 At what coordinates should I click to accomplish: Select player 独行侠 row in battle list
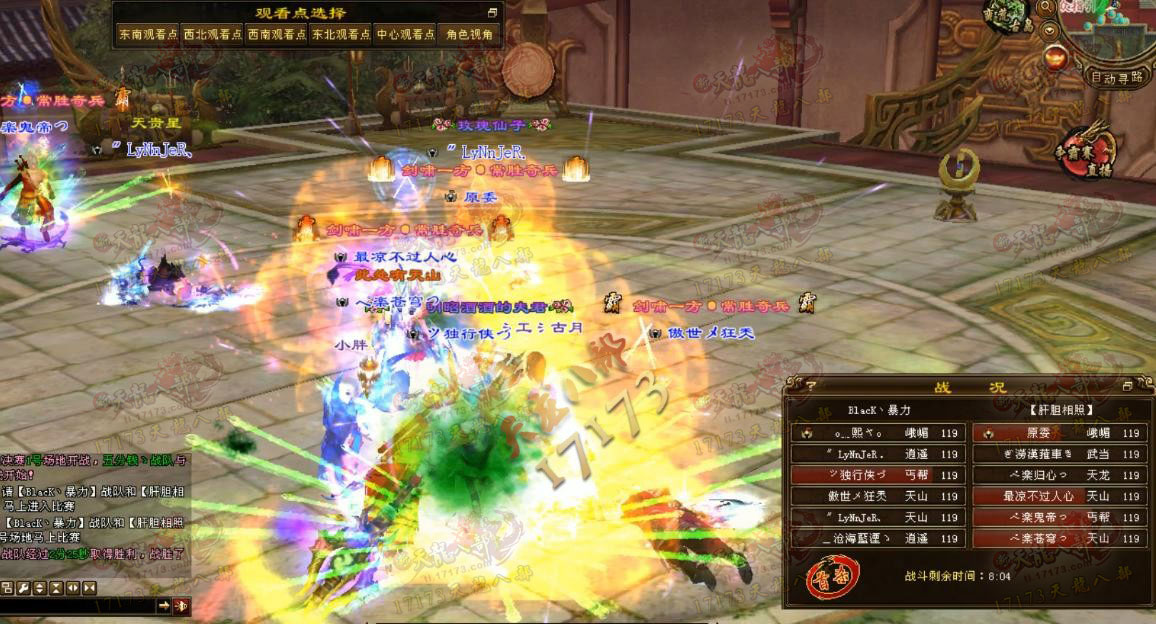click(878, 475)
